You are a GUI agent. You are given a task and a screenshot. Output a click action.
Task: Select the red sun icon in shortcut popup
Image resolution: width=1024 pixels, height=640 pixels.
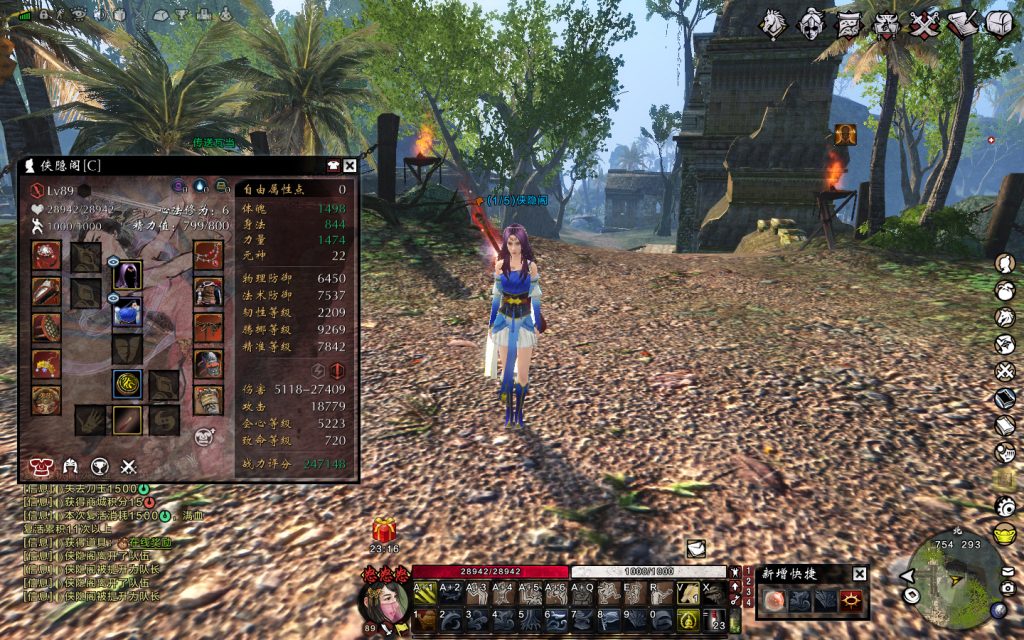click(x=852, y=600)
